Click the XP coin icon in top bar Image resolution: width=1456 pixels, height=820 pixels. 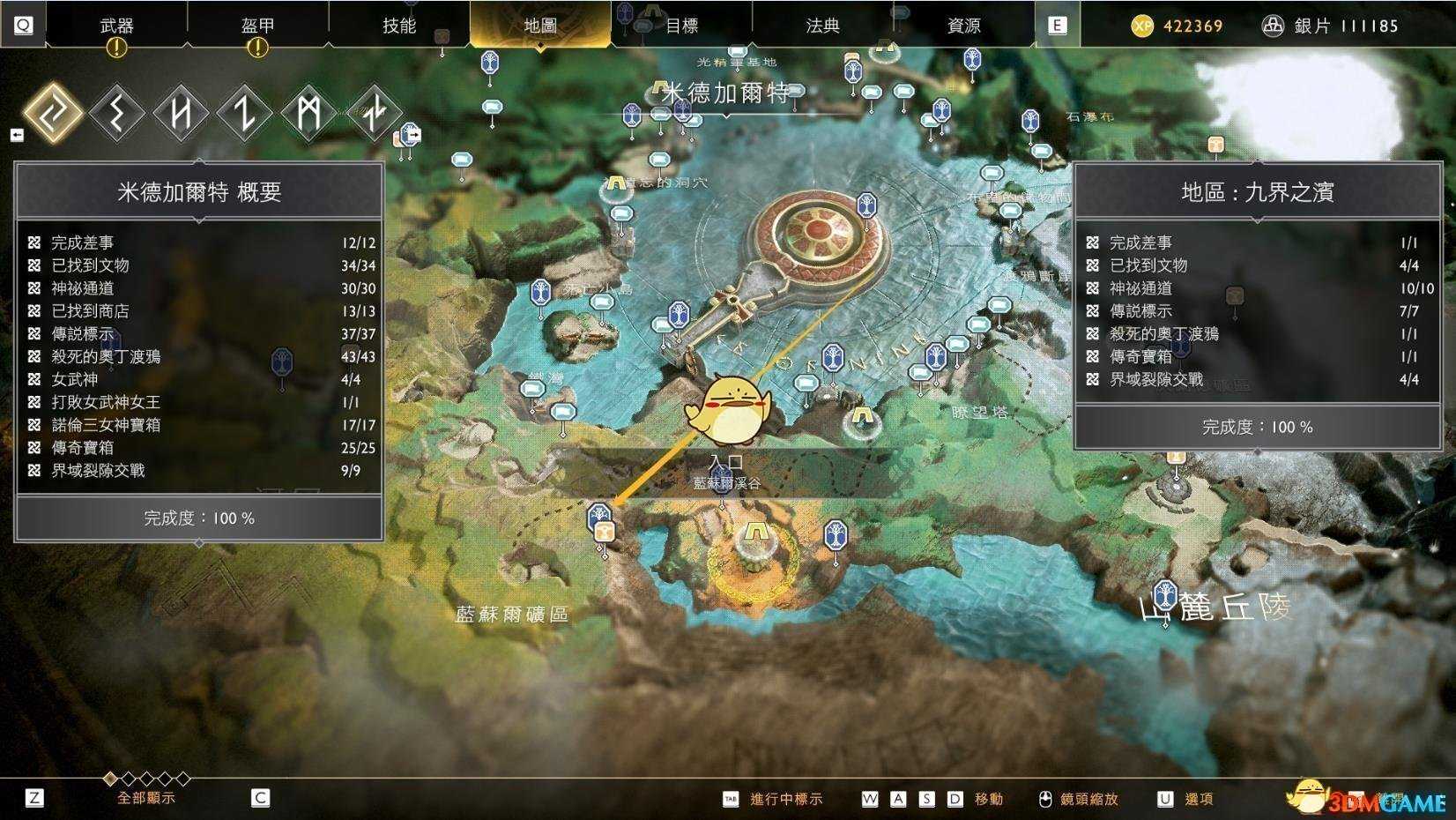click(x=1144, y=25)
